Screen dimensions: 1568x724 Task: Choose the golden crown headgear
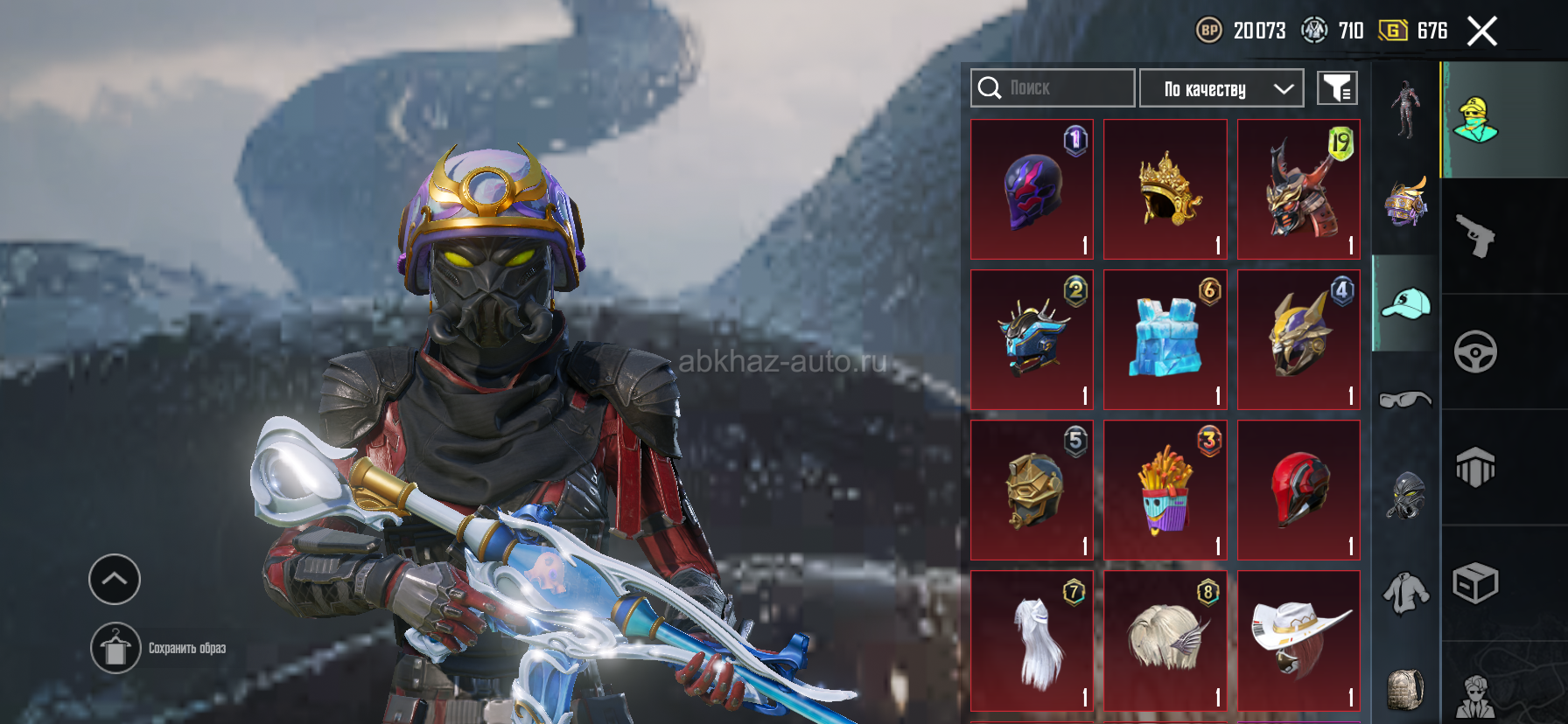pyautogui.click(x=1165, y=190)
